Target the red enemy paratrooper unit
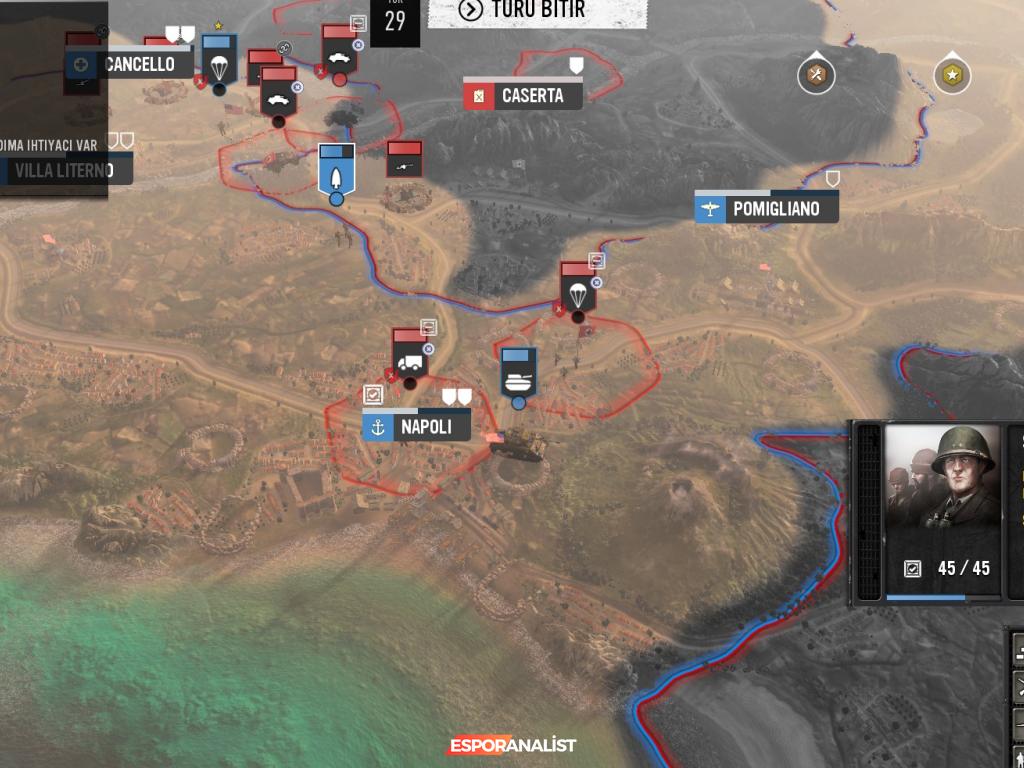The height and width of the screenshot is (768, 1024). click(577, 290)
